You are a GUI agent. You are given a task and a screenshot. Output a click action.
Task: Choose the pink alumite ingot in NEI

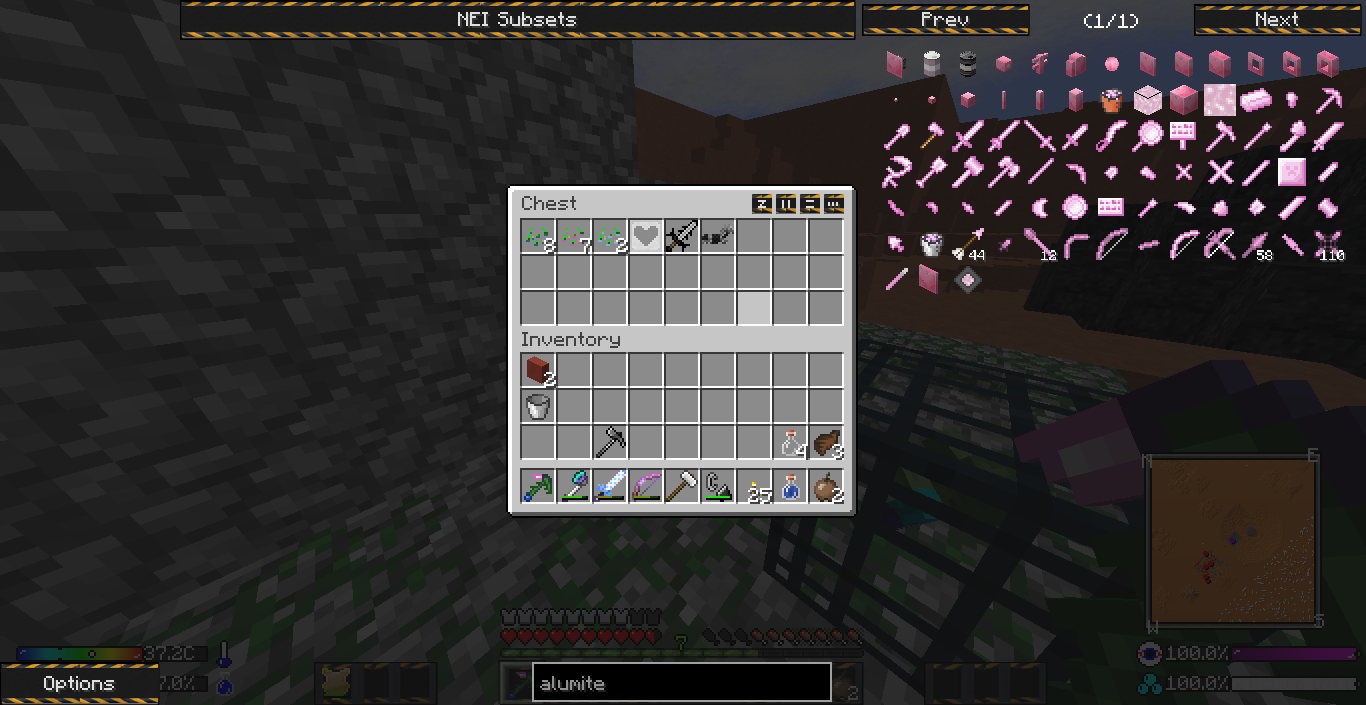[x=1256, y=100]
